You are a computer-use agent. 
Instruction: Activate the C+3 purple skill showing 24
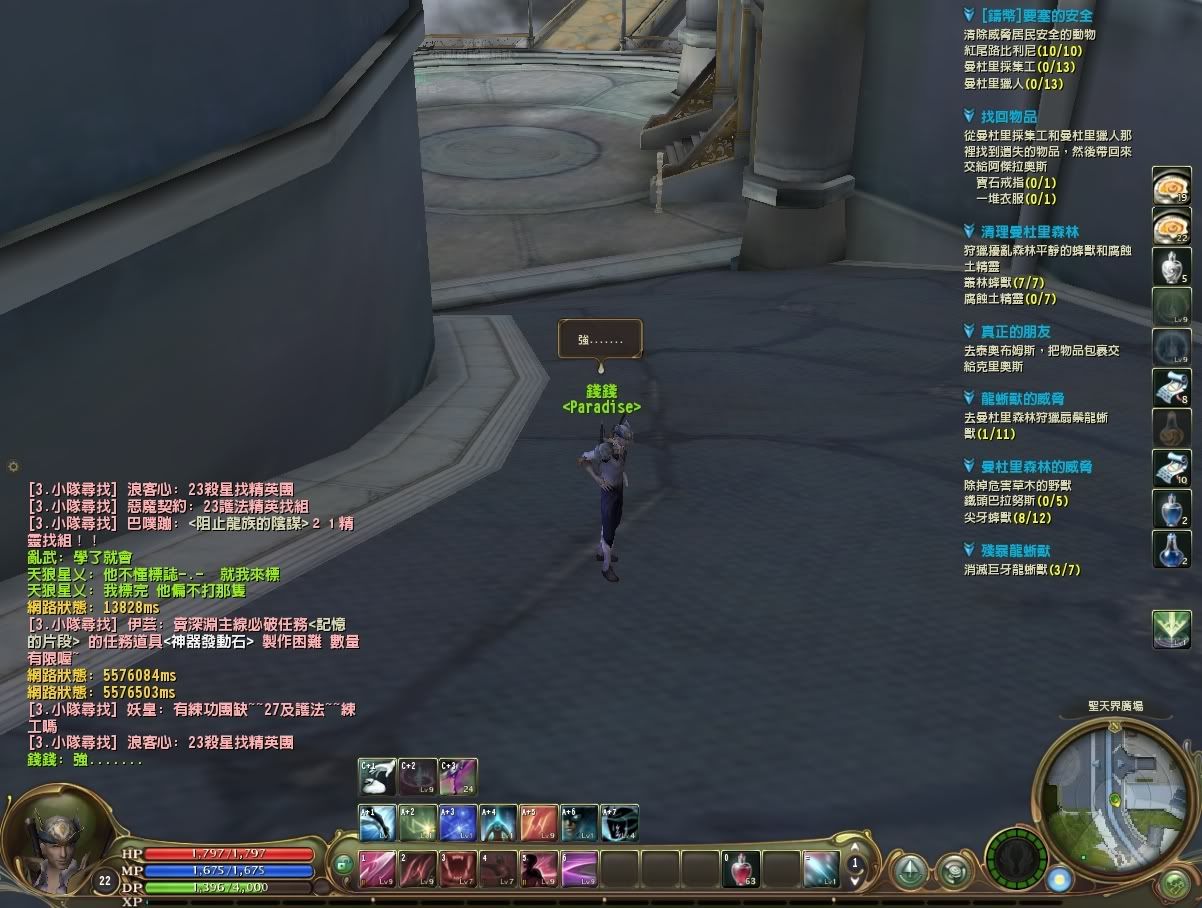pyautogui.click(x=458, y=777)
